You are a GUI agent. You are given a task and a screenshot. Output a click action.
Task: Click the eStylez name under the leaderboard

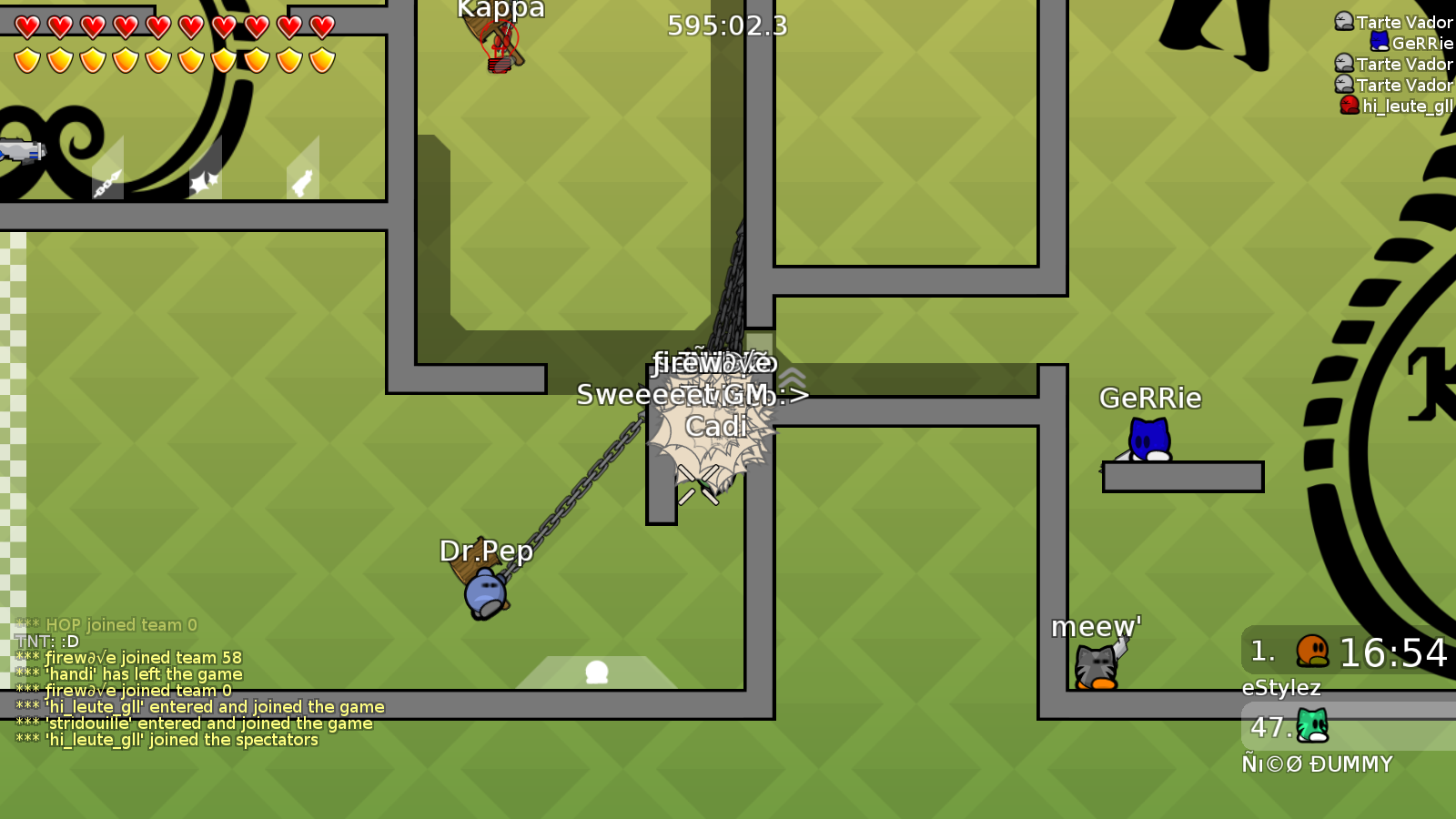coord(1282,688)
